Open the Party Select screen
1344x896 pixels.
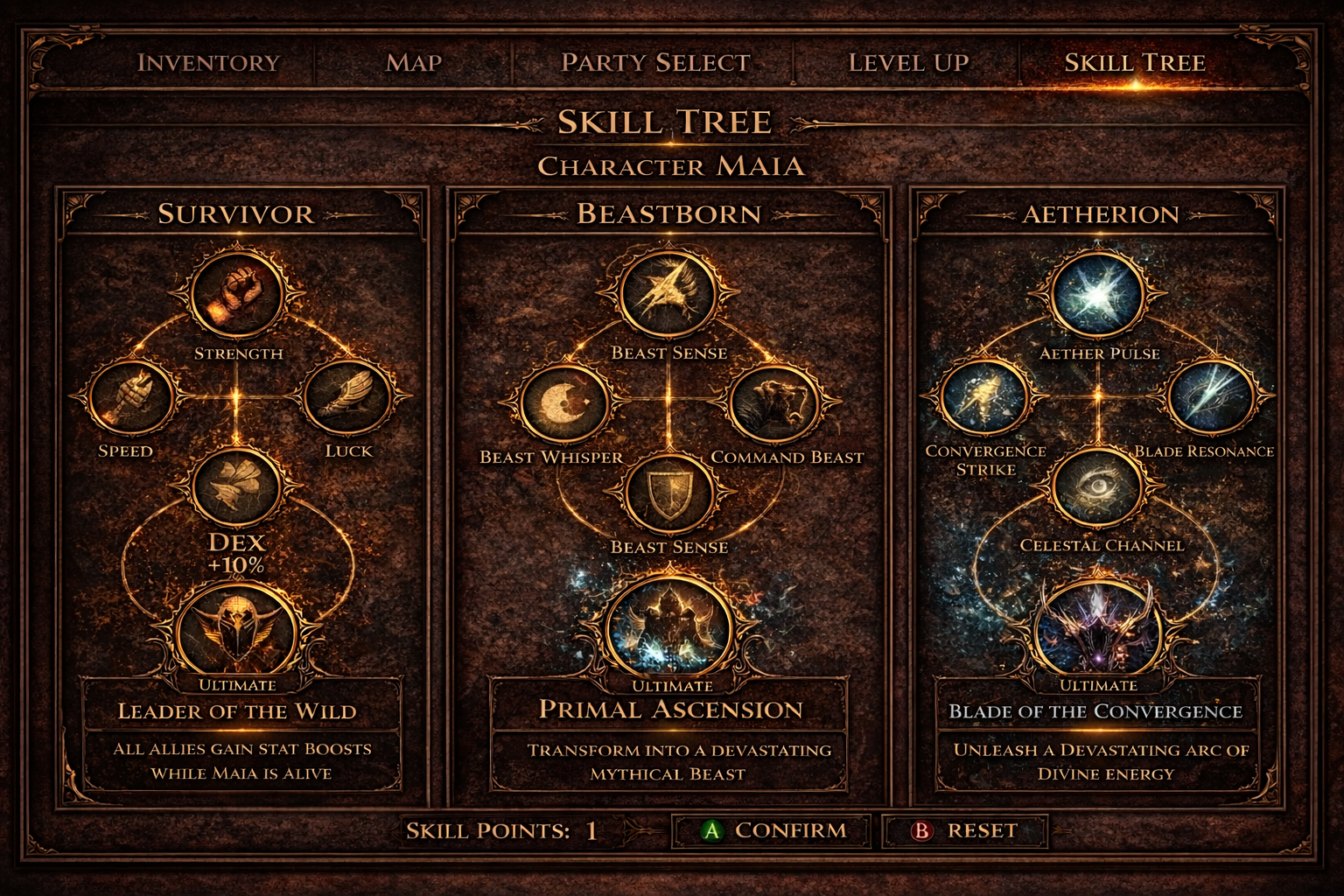654,62
